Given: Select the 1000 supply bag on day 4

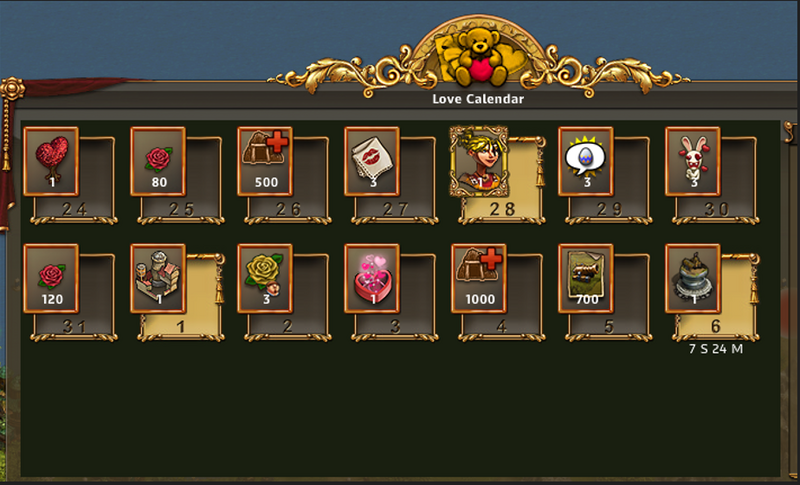Looking at the screenshot, I should [478, 278].
